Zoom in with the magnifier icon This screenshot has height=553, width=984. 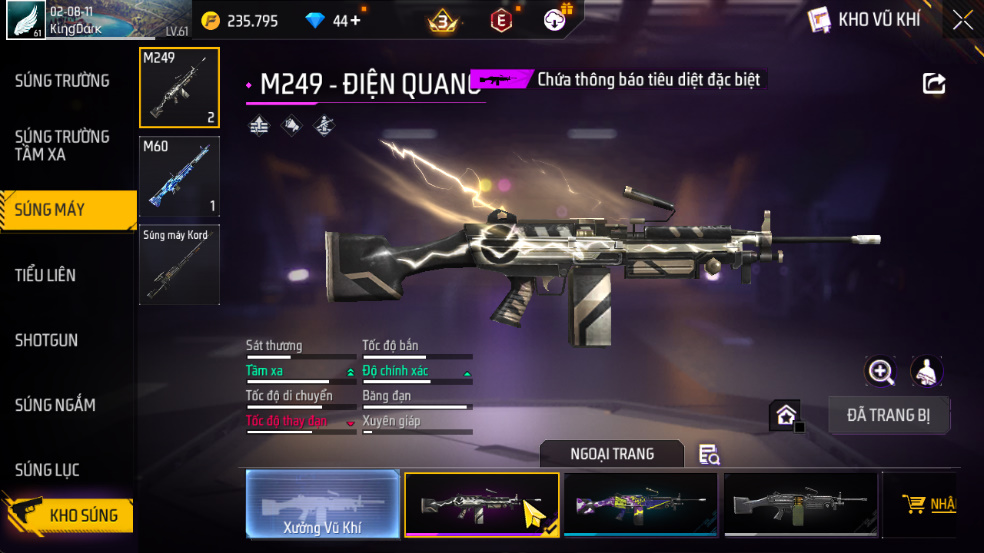pos(880,372)
